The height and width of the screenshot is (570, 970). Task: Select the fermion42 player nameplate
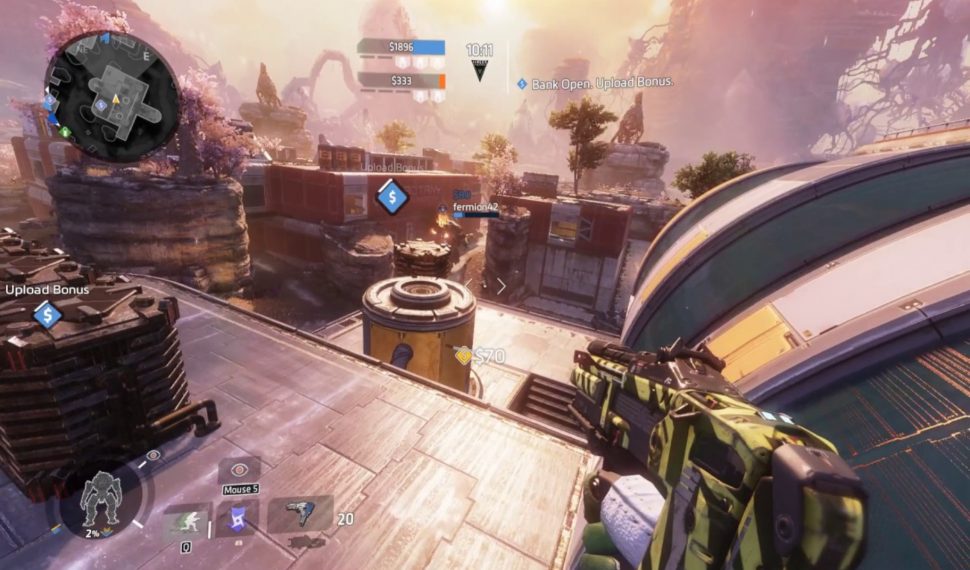(x=475, y=208)
